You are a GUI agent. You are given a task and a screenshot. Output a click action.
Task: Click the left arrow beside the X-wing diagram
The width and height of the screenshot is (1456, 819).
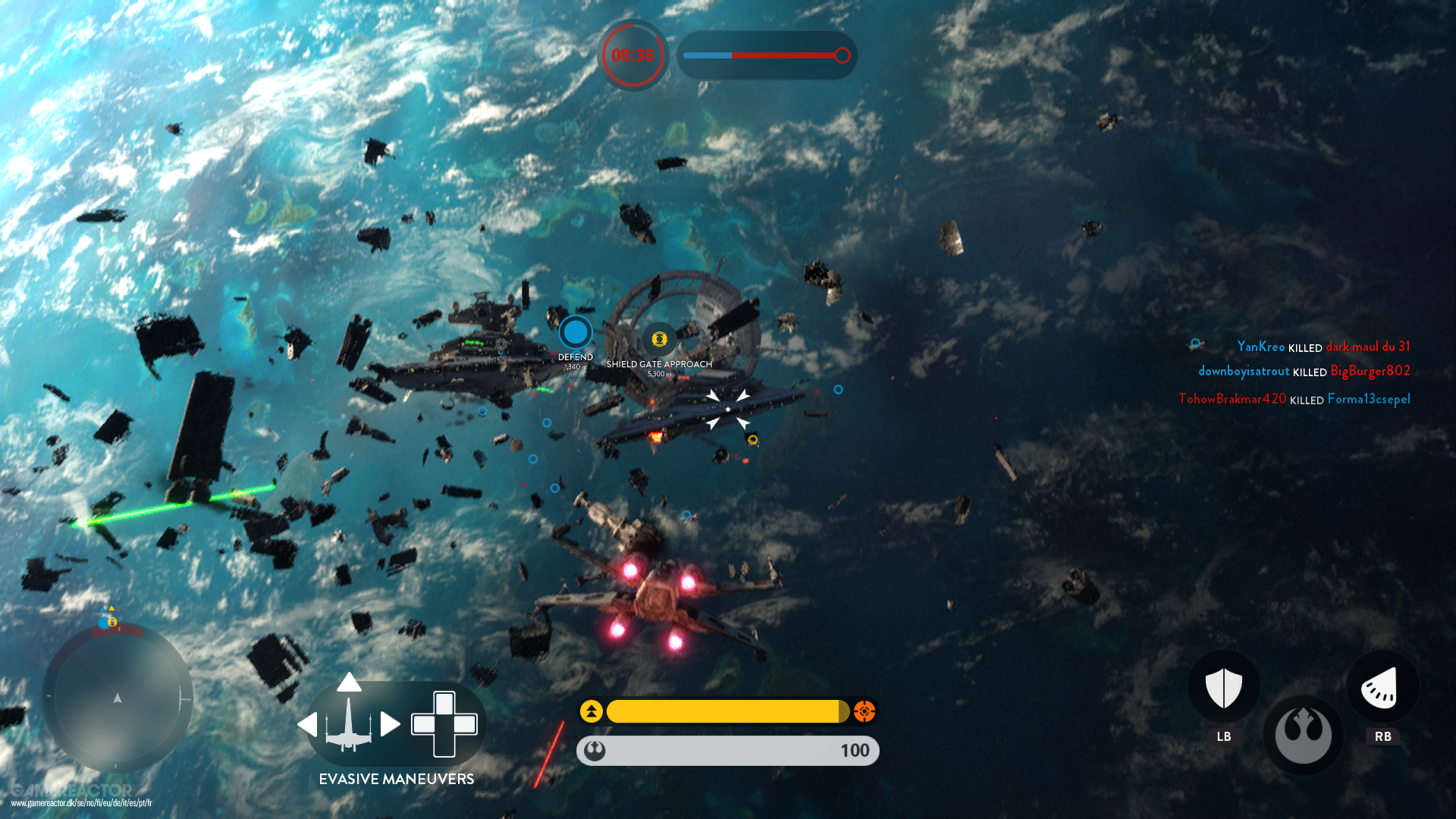pyautogui.click(x=309, y=724)
